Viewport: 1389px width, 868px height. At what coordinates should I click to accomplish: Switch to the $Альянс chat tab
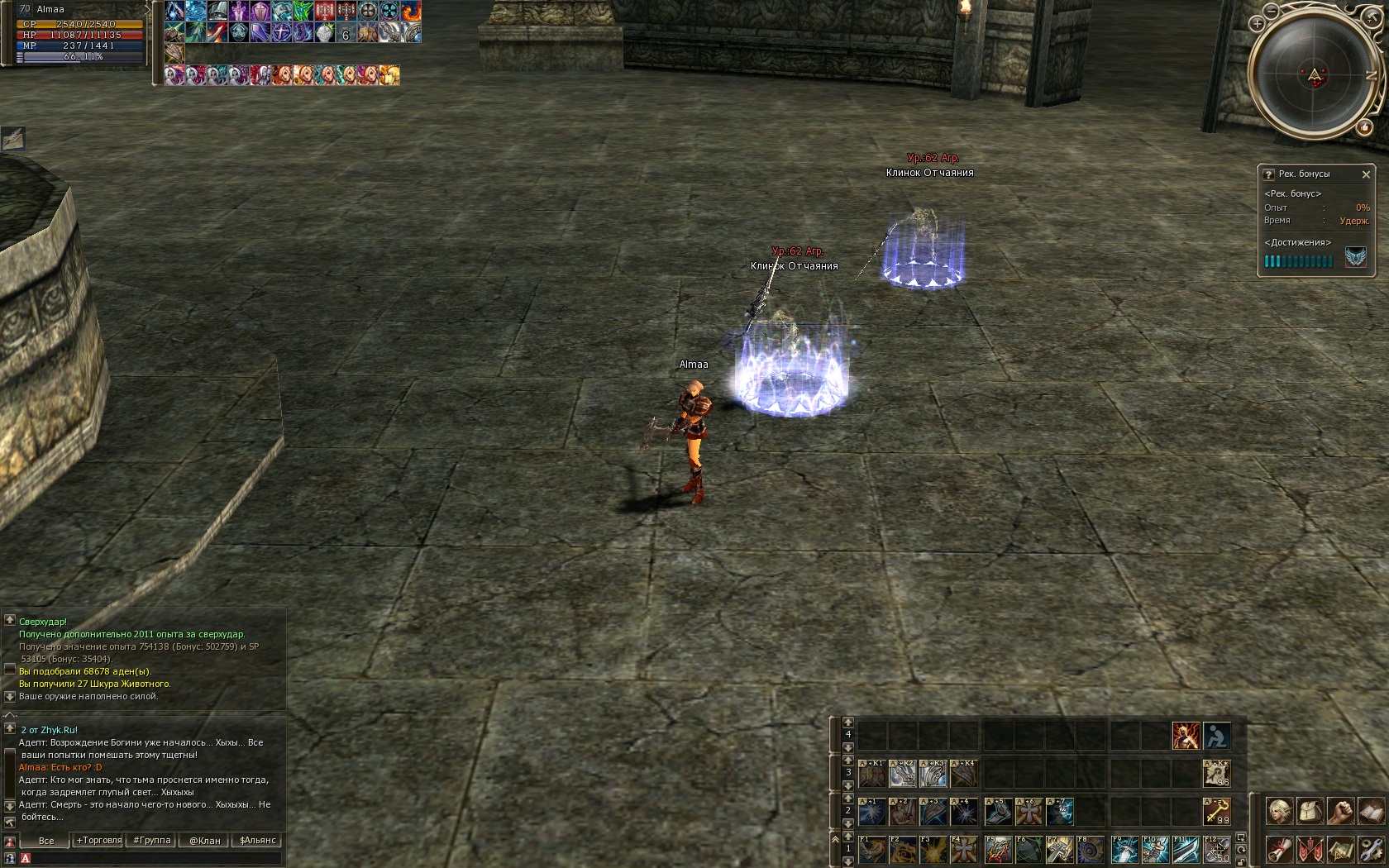[x=257, y=841]
